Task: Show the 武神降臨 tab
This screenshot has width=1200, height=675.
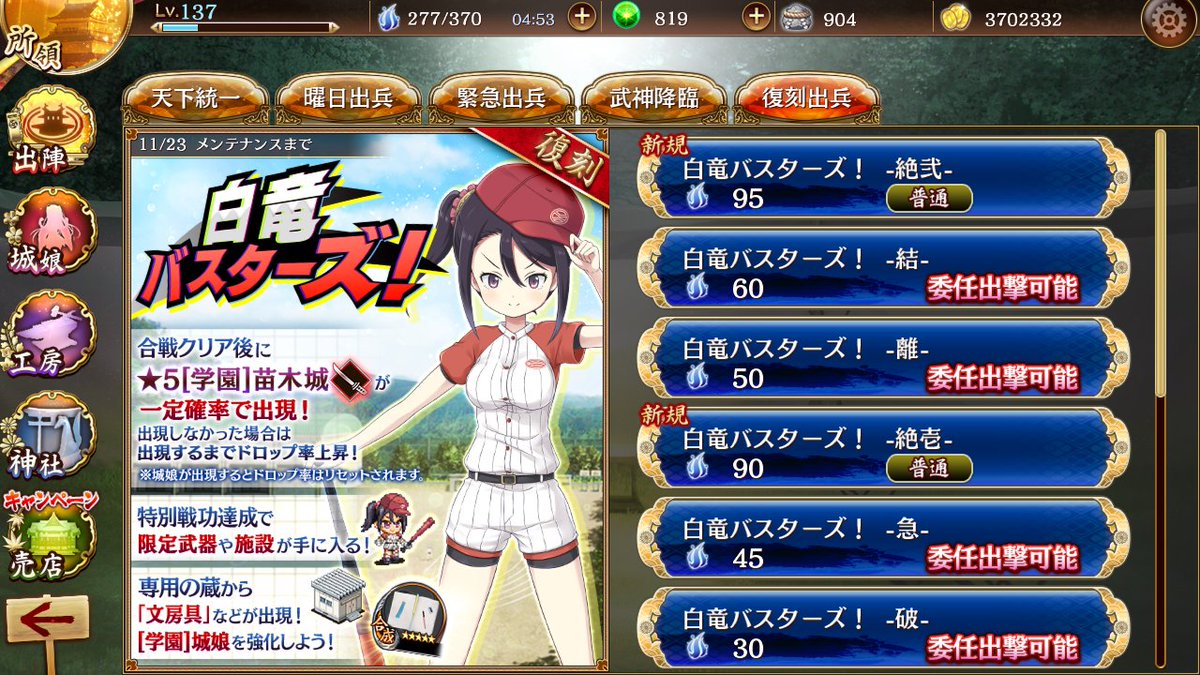Action: pyautogui.click(x=653, y=99)
